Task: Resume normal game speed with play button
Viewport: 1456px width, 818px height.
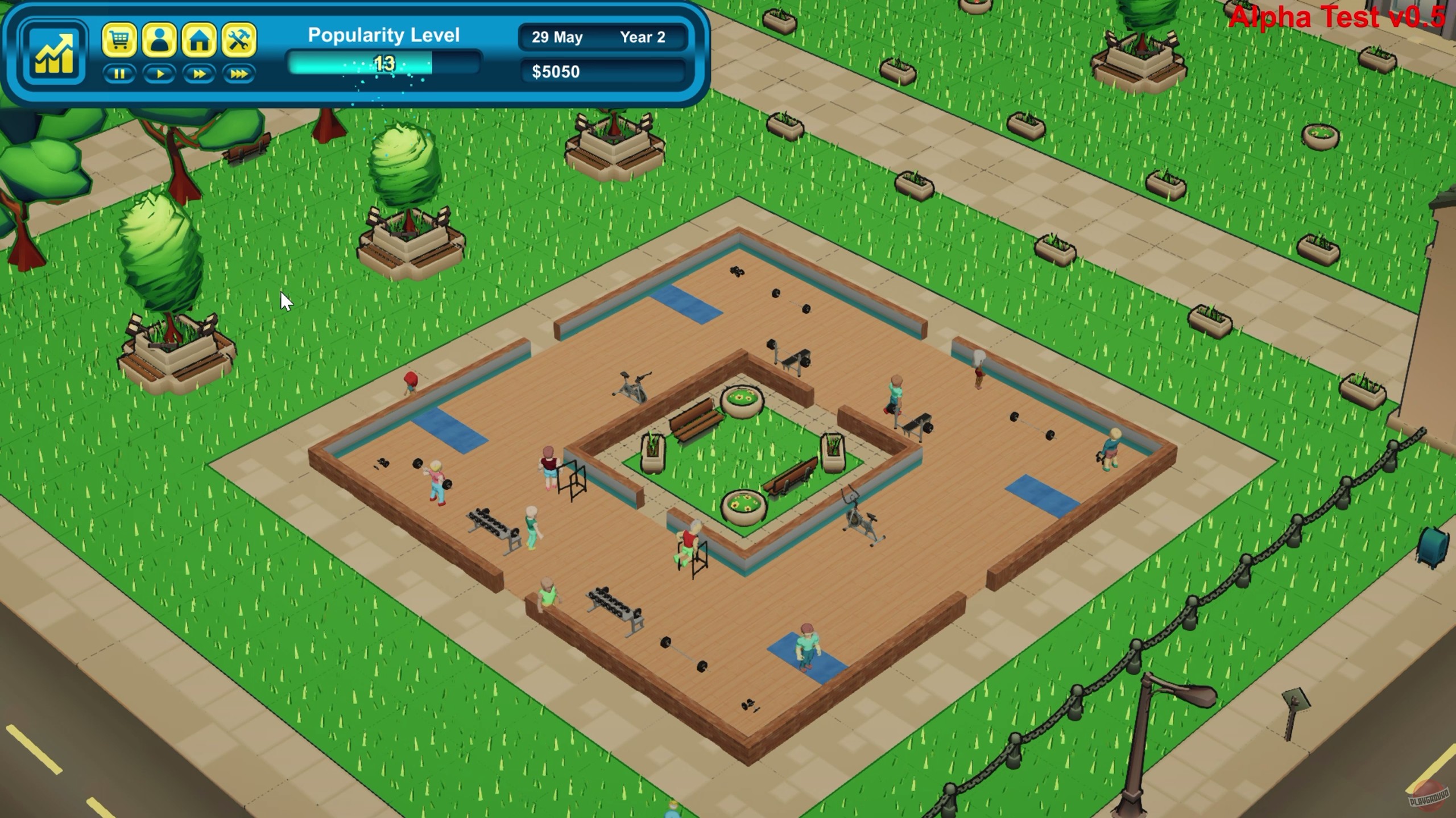Action: coord(159,74)
